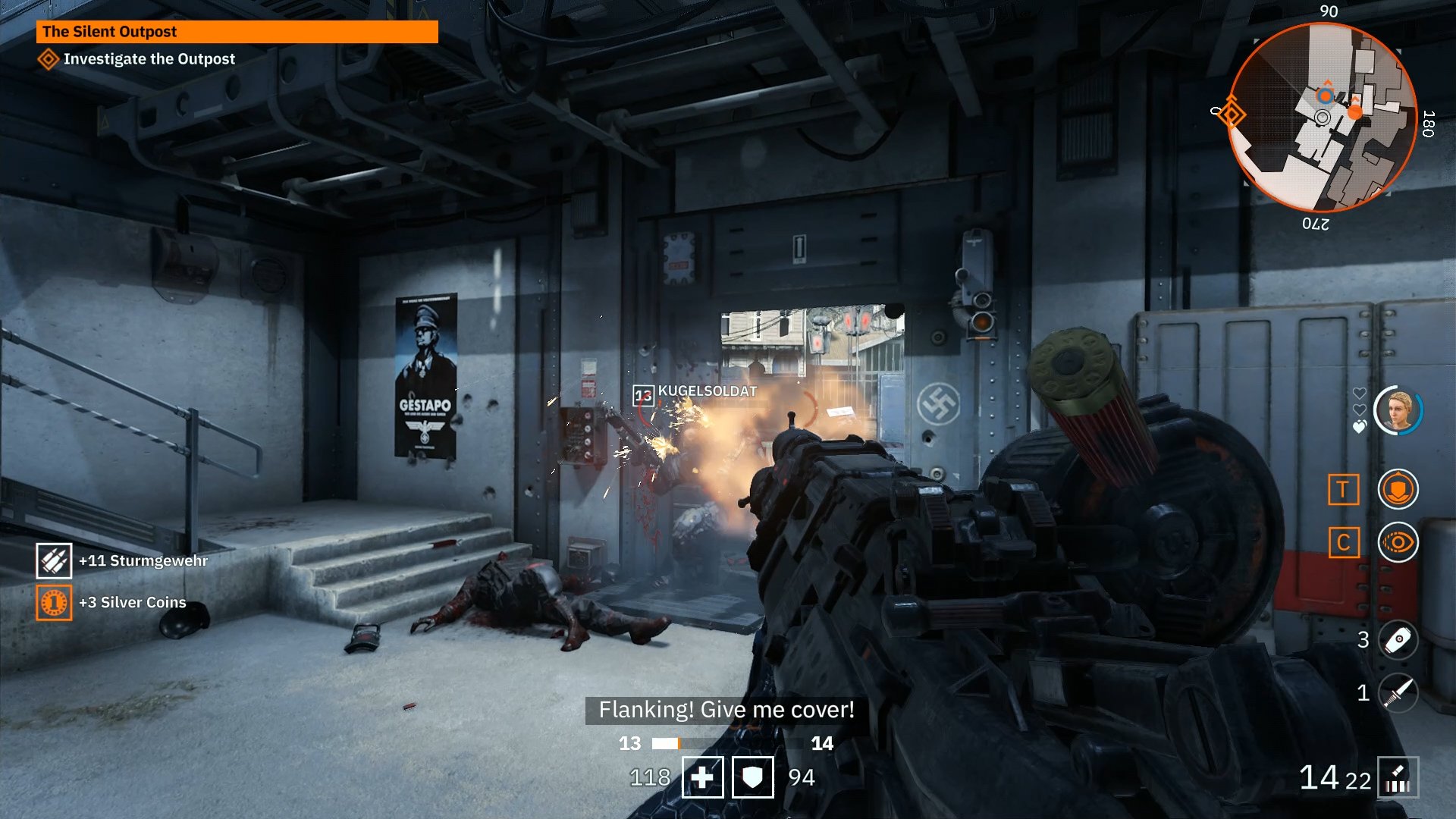Viewport: 1456px width, 819px height.
Task: Click the Sturmgewehr ammo pickup icon
Action: [x=53, y=562]
